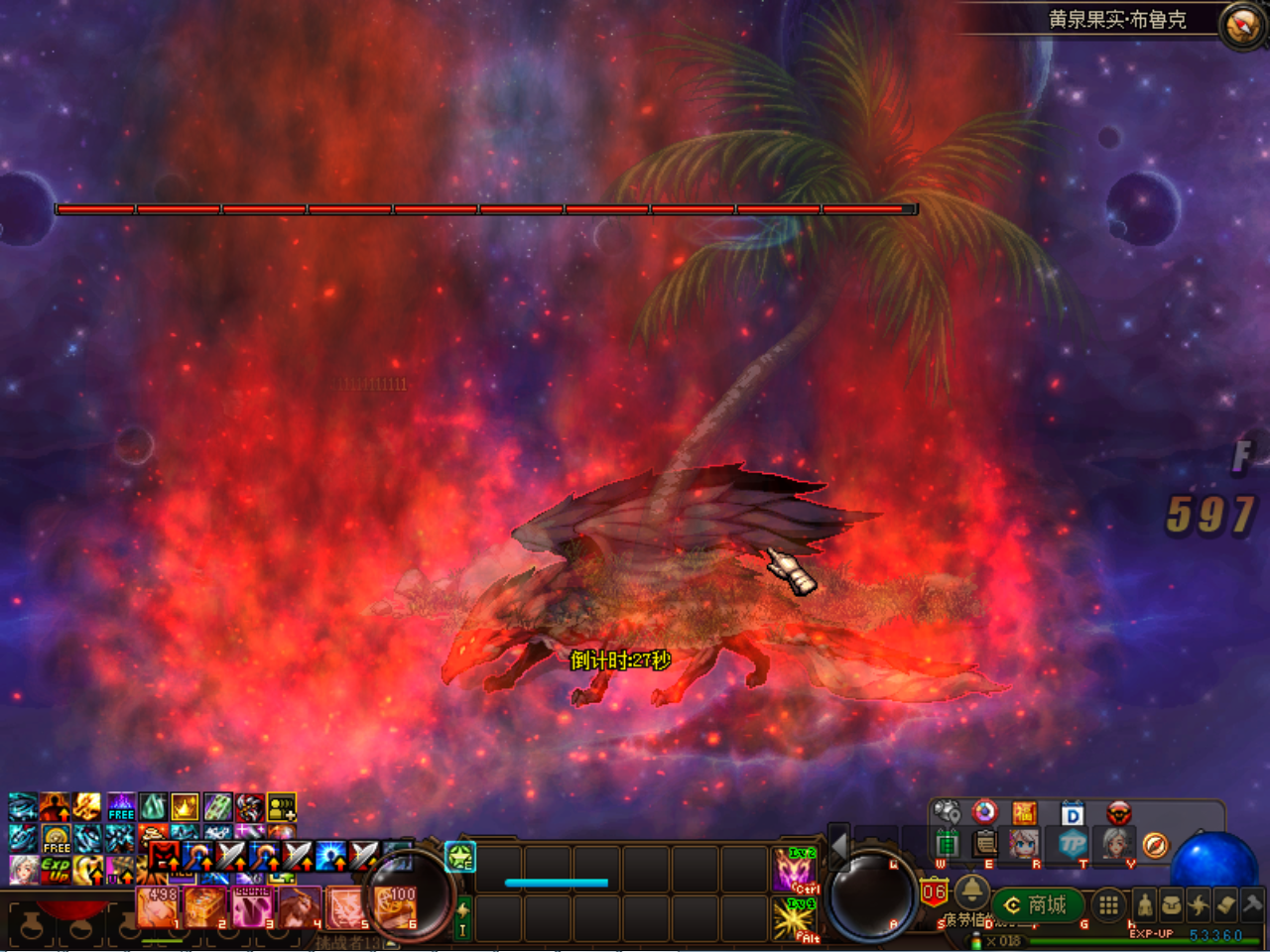
Task: Open the inventory bag icon
Action: (x=1171, y=905)
